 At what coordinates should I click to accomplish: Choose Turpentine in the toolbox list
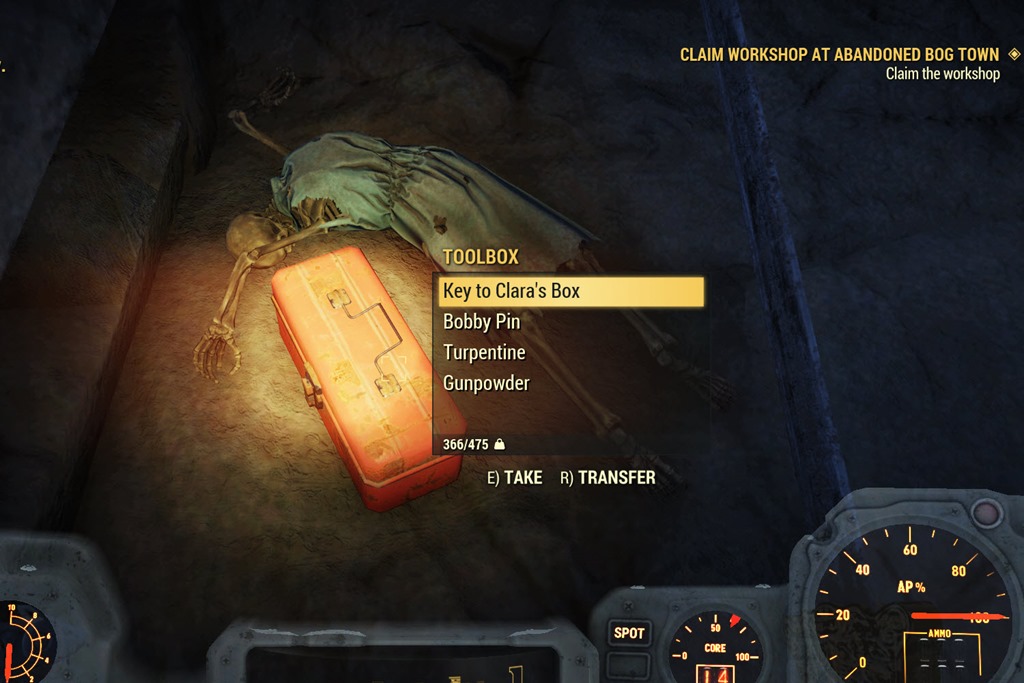point(484,352)
